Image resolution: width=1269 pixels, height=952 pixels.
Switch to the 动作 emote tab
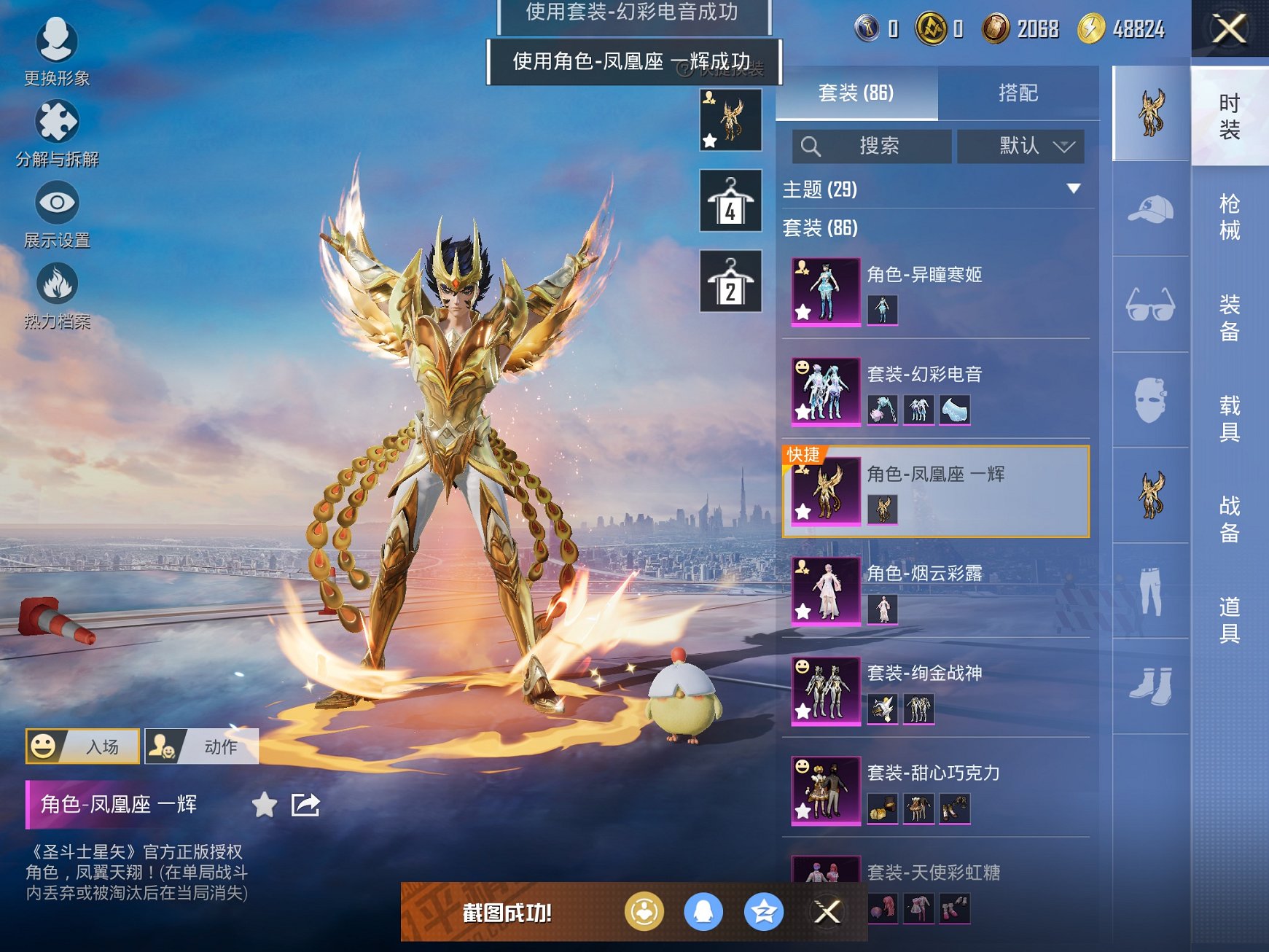coord(202,746)
